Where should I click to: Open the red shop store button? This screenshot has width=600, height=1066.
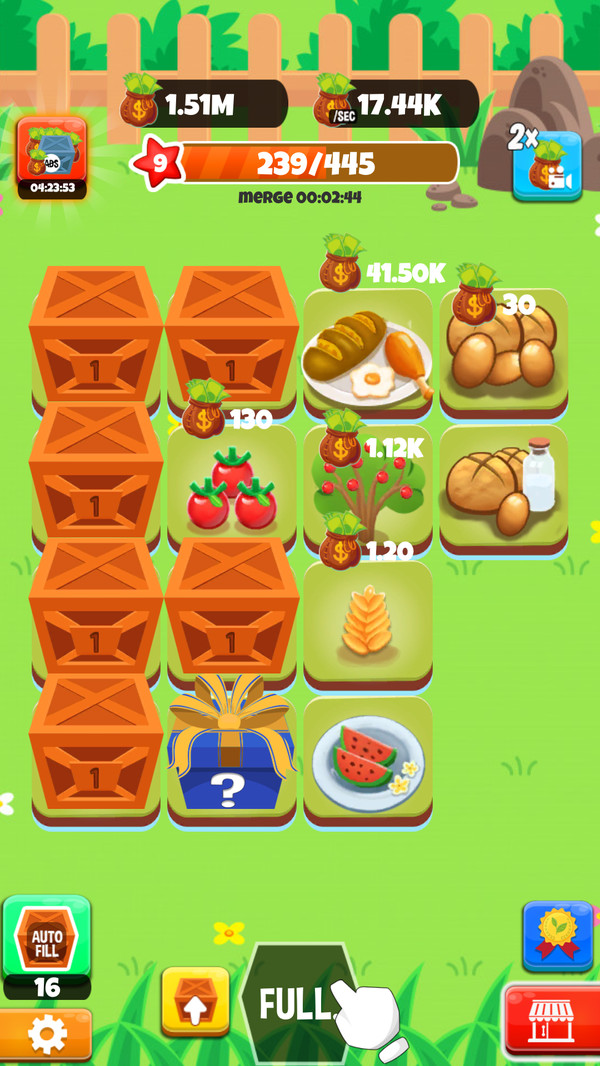click(551, 1022)
